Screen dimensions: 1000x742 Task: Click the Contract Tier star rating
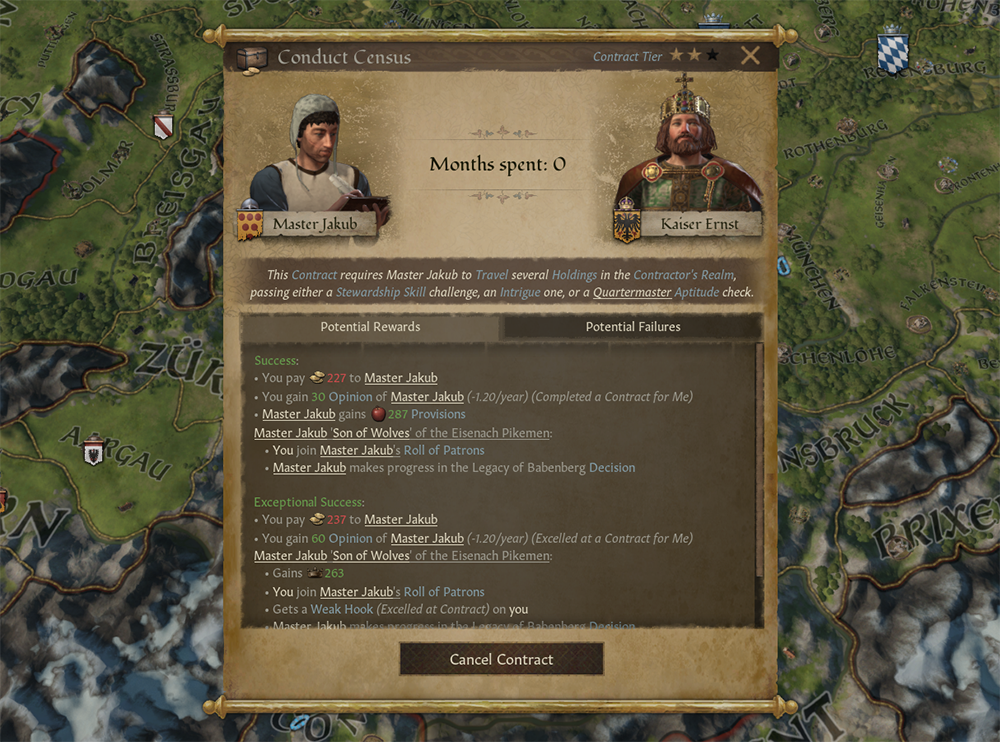694,56
